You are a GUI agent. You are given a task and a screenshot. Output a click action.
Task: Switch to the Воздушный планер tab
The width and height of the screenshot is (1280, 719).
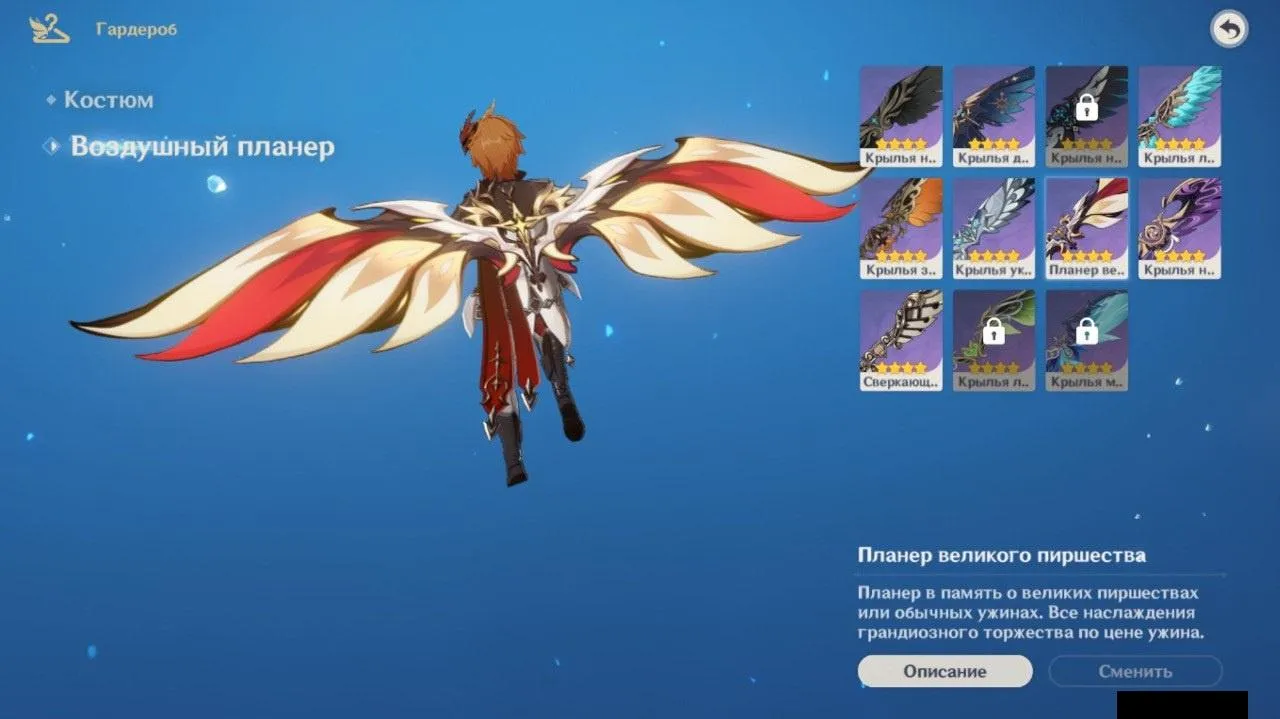(x=201, y=147)
